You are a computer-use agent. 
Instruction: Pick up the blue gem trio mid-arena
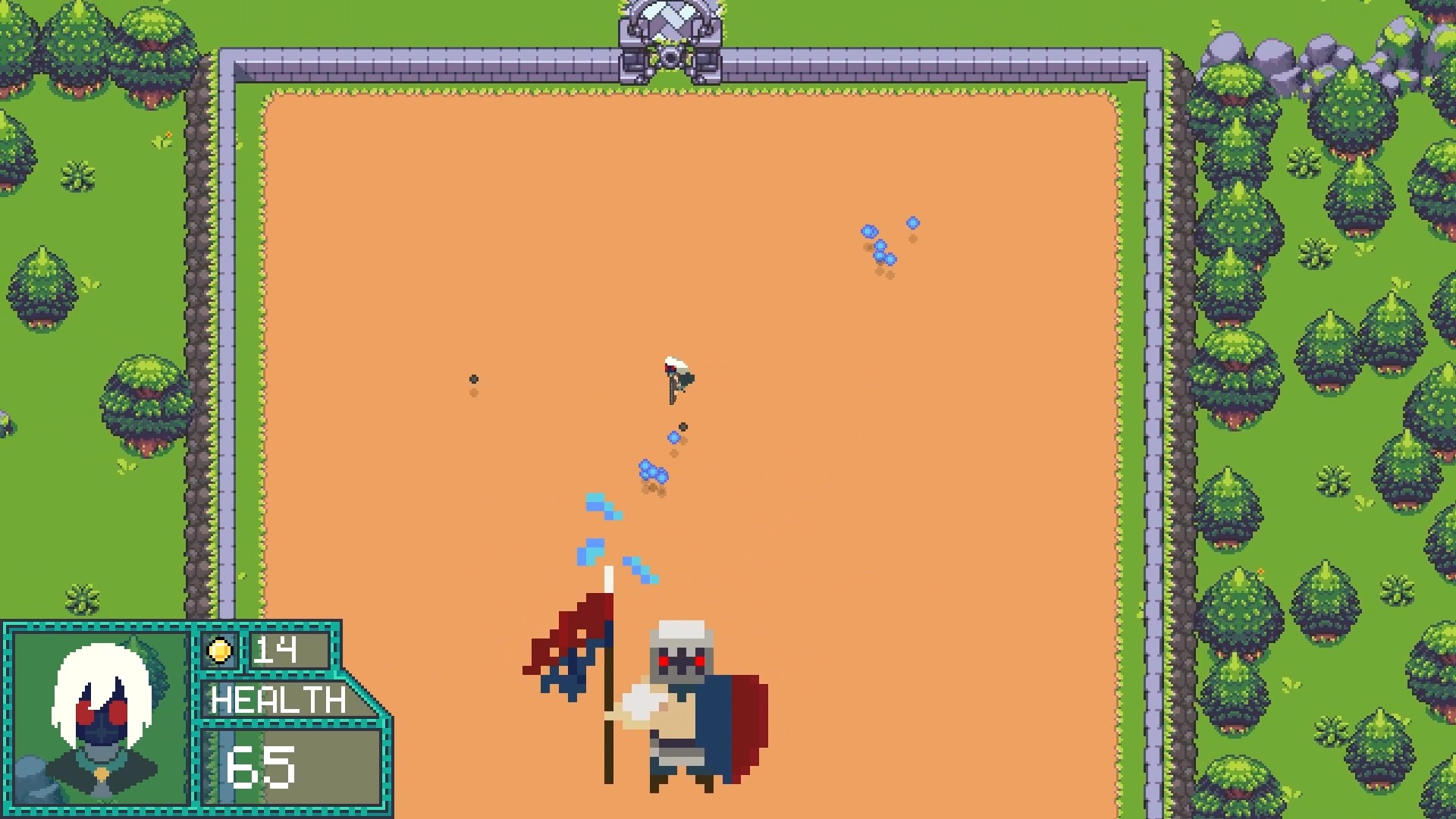tap(654, 472)
